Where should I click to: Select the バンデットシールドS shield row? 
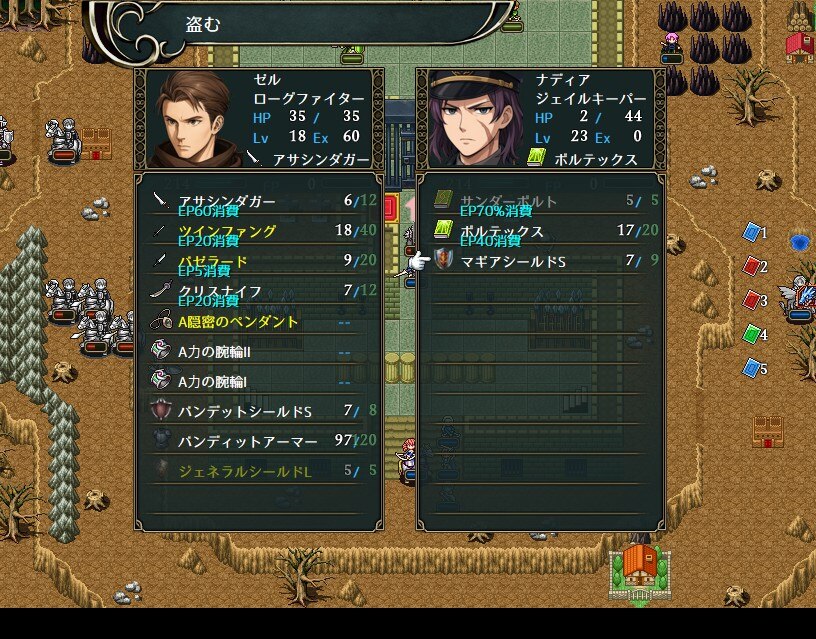pyautogui.click(x=258, y=411)
